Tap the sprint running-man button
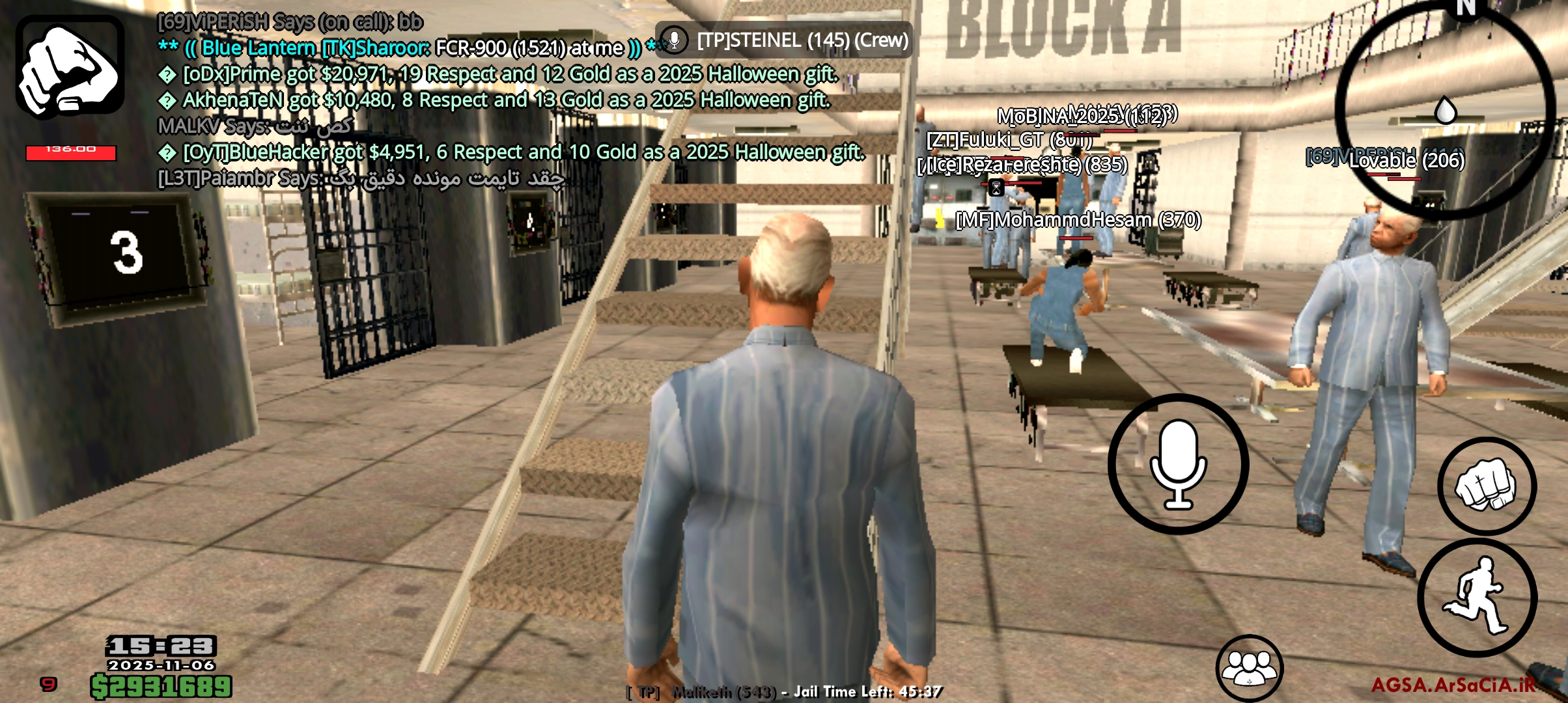1568x703 pixels. 1477,597
